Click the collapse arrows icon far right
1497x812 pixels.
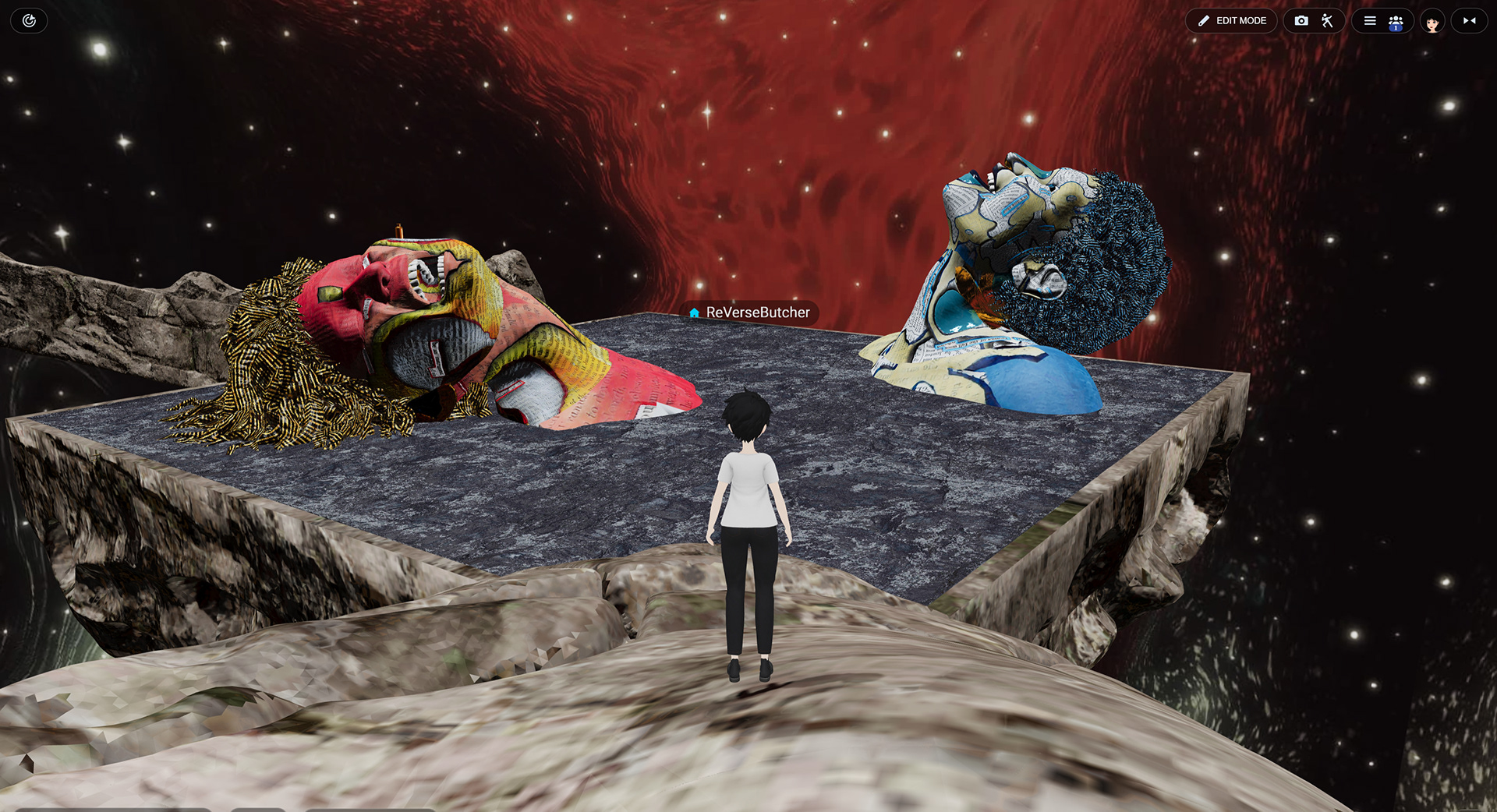click(1469, 20)
